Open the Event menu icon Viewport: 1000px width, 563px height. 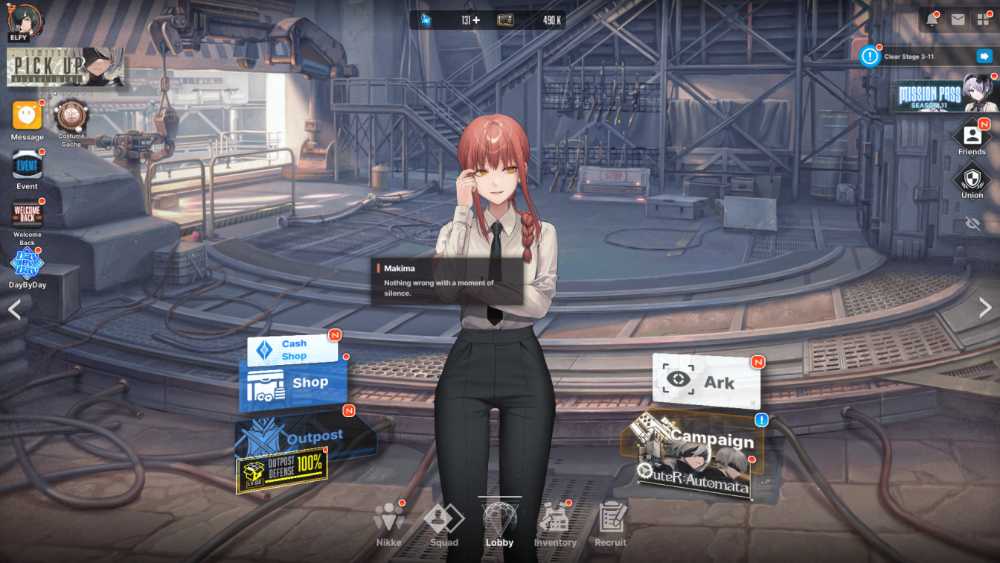click(x=27, y=165)
